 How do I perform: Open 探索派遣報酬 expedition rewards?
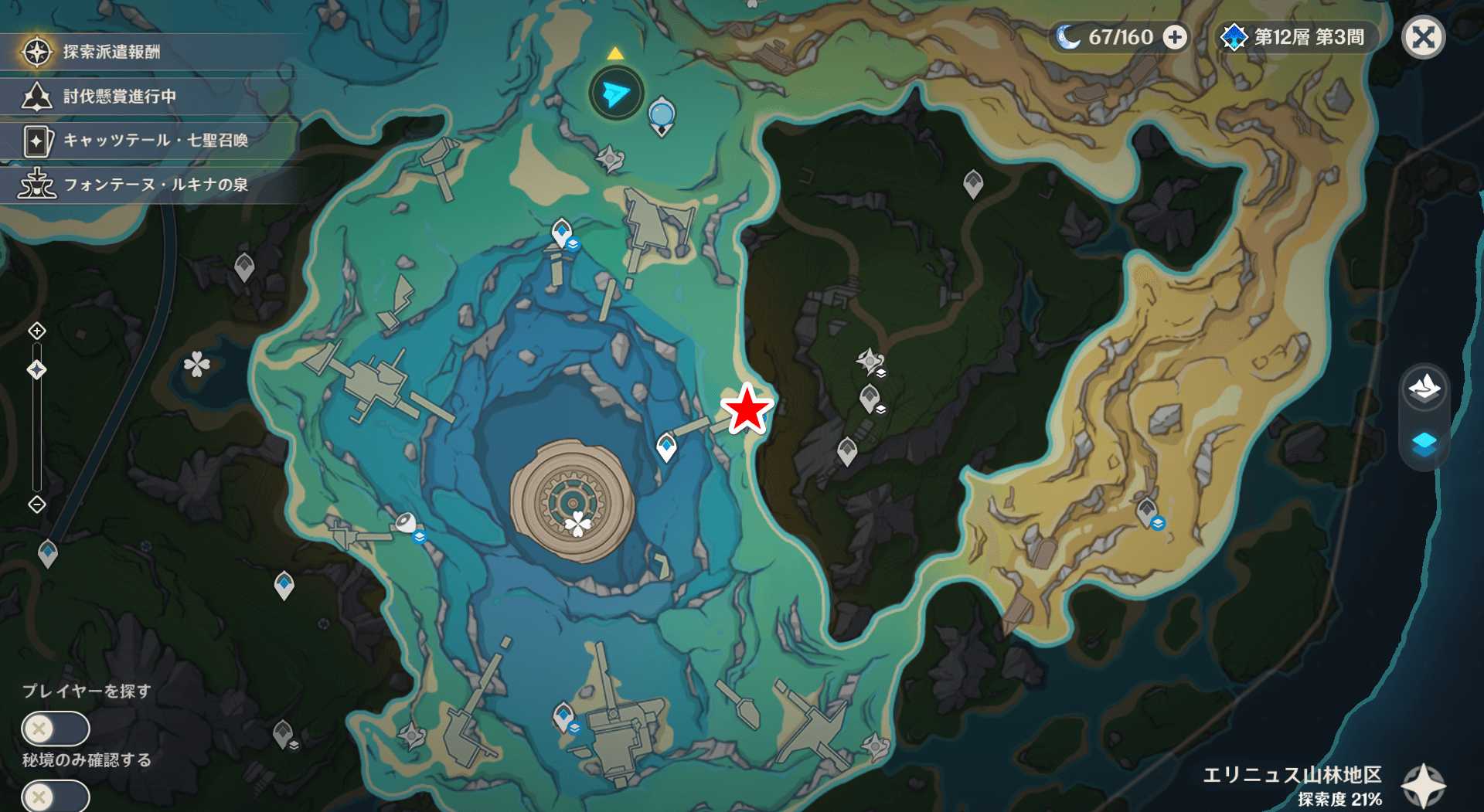click(x=111, y=52)
